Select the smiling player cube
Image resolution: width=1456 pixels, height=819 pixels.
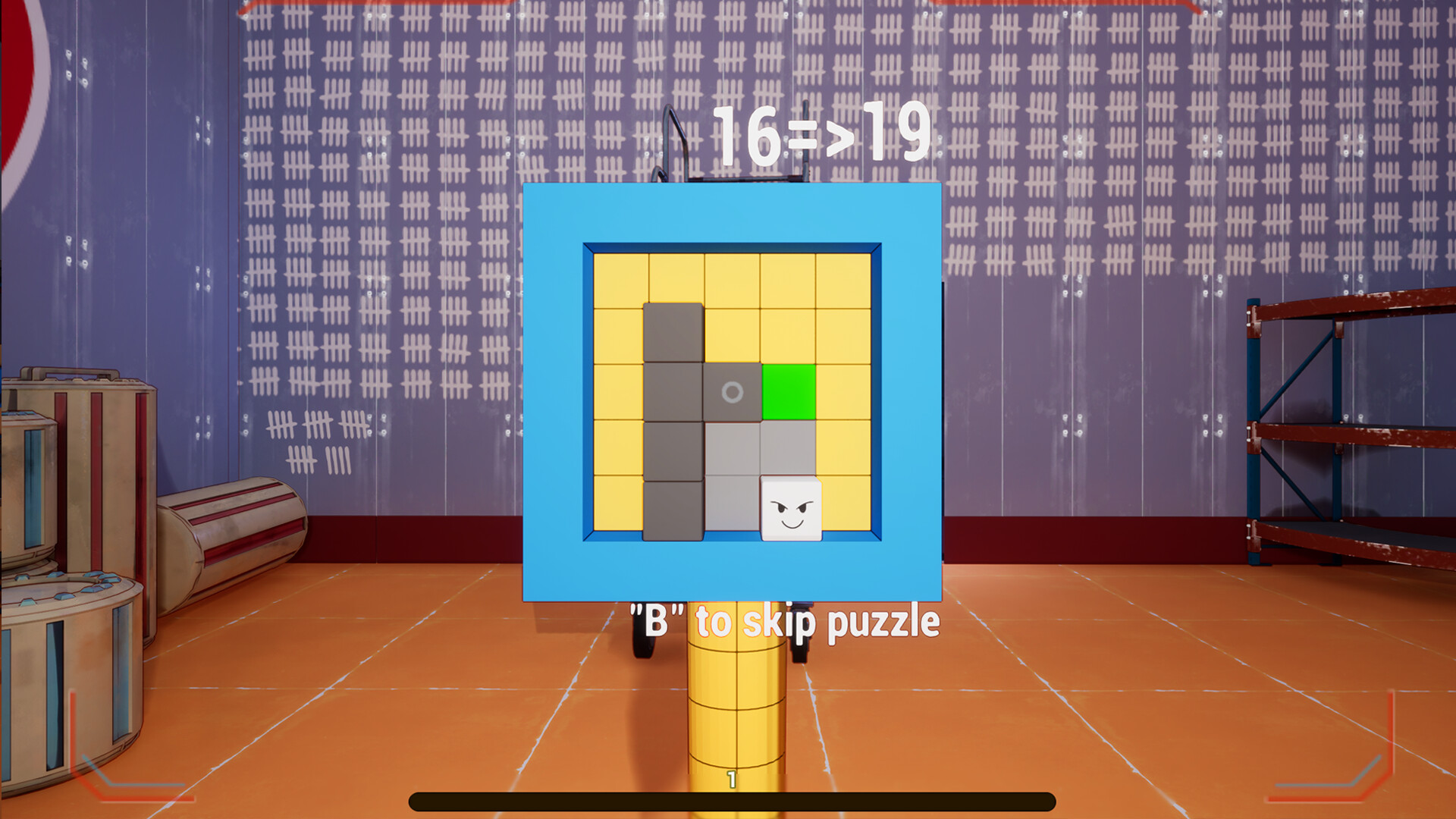pyautogui.click(x=791, y=507)
